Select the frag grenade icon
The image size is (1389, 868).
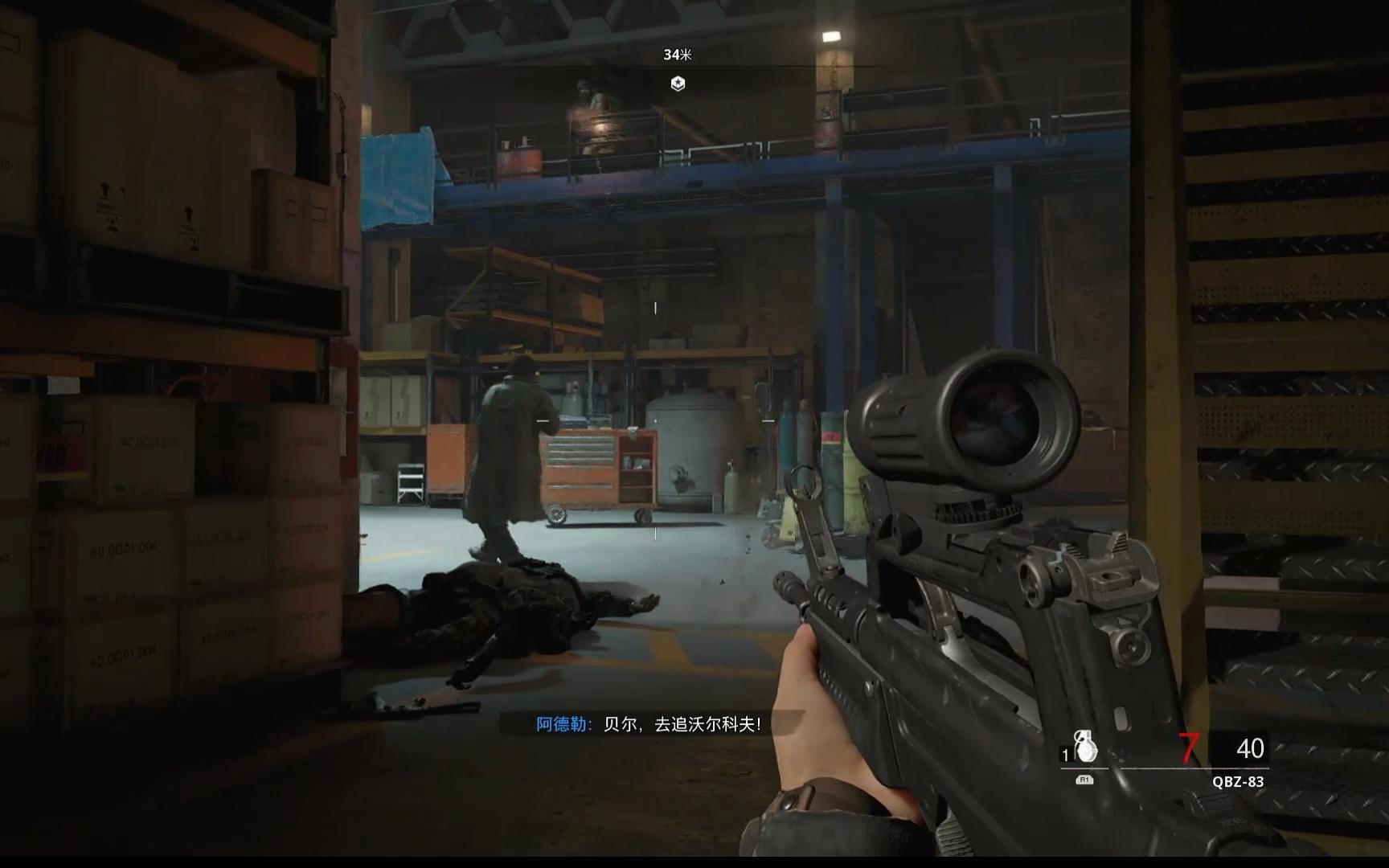point(1086,747)
